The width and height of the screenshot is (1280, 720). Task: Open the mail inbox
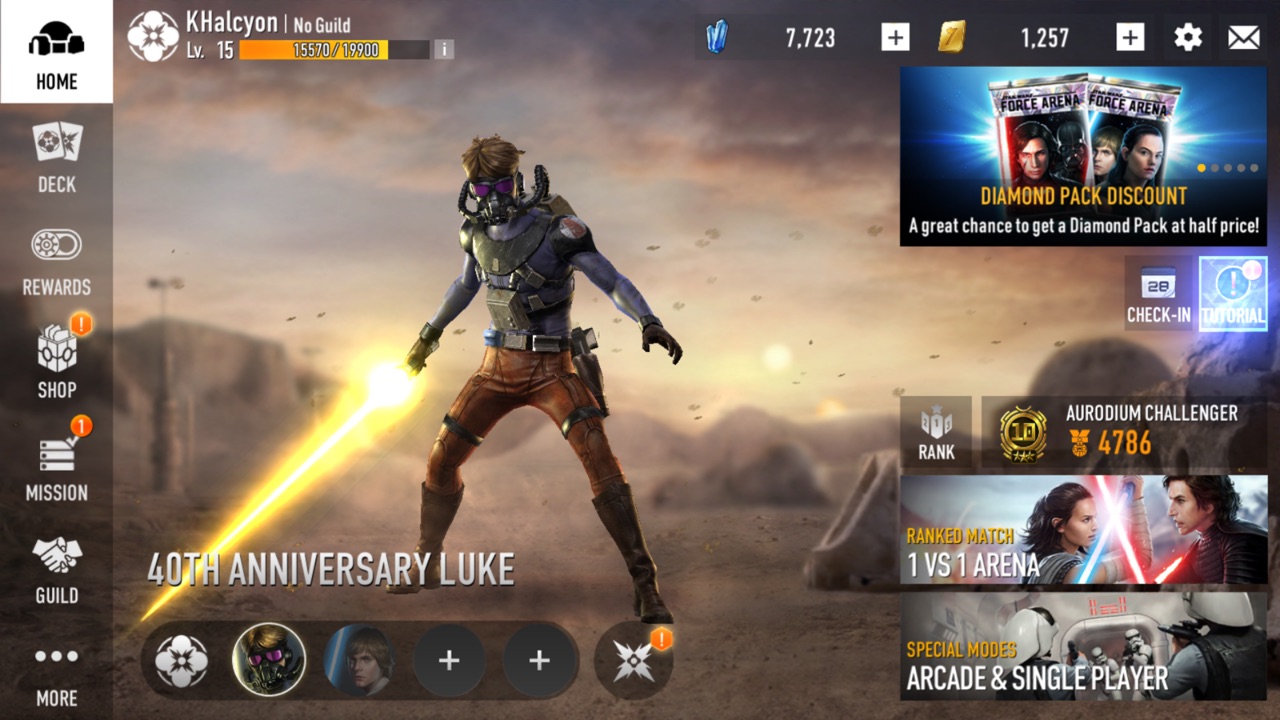pos(1243,38)
